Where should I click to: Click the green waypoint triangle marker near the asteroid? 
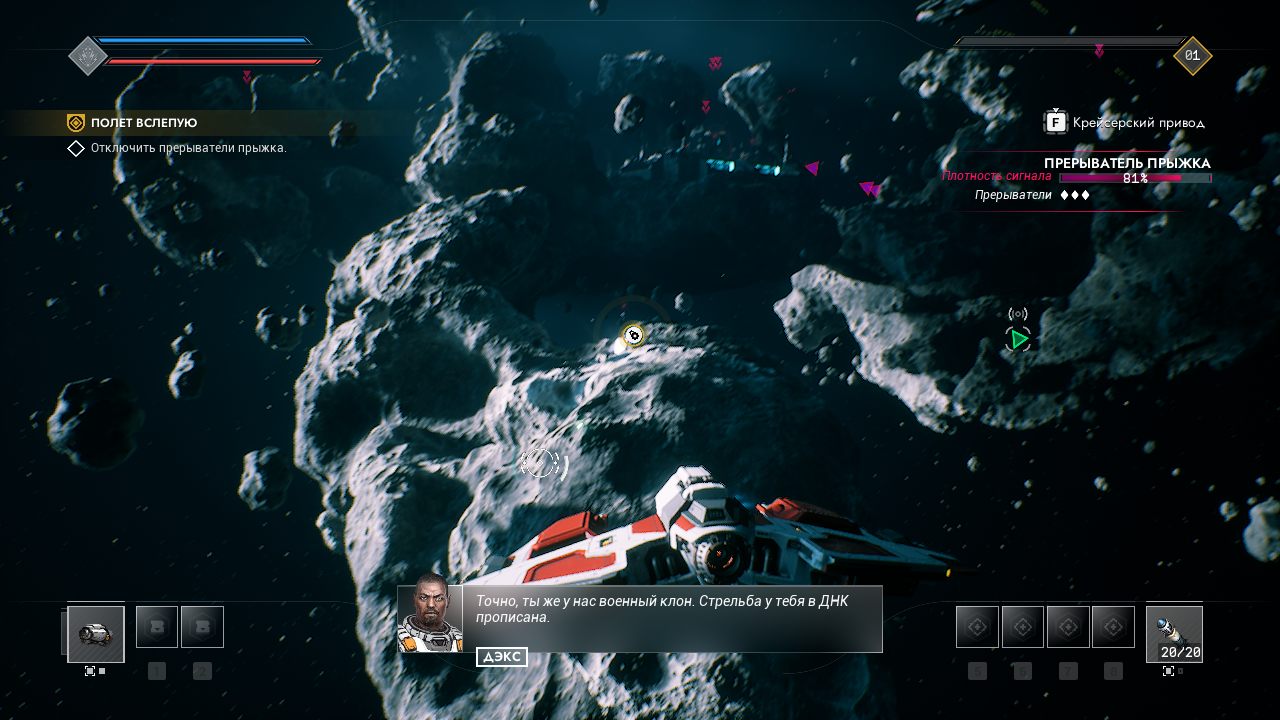[x=1018, y=339]
